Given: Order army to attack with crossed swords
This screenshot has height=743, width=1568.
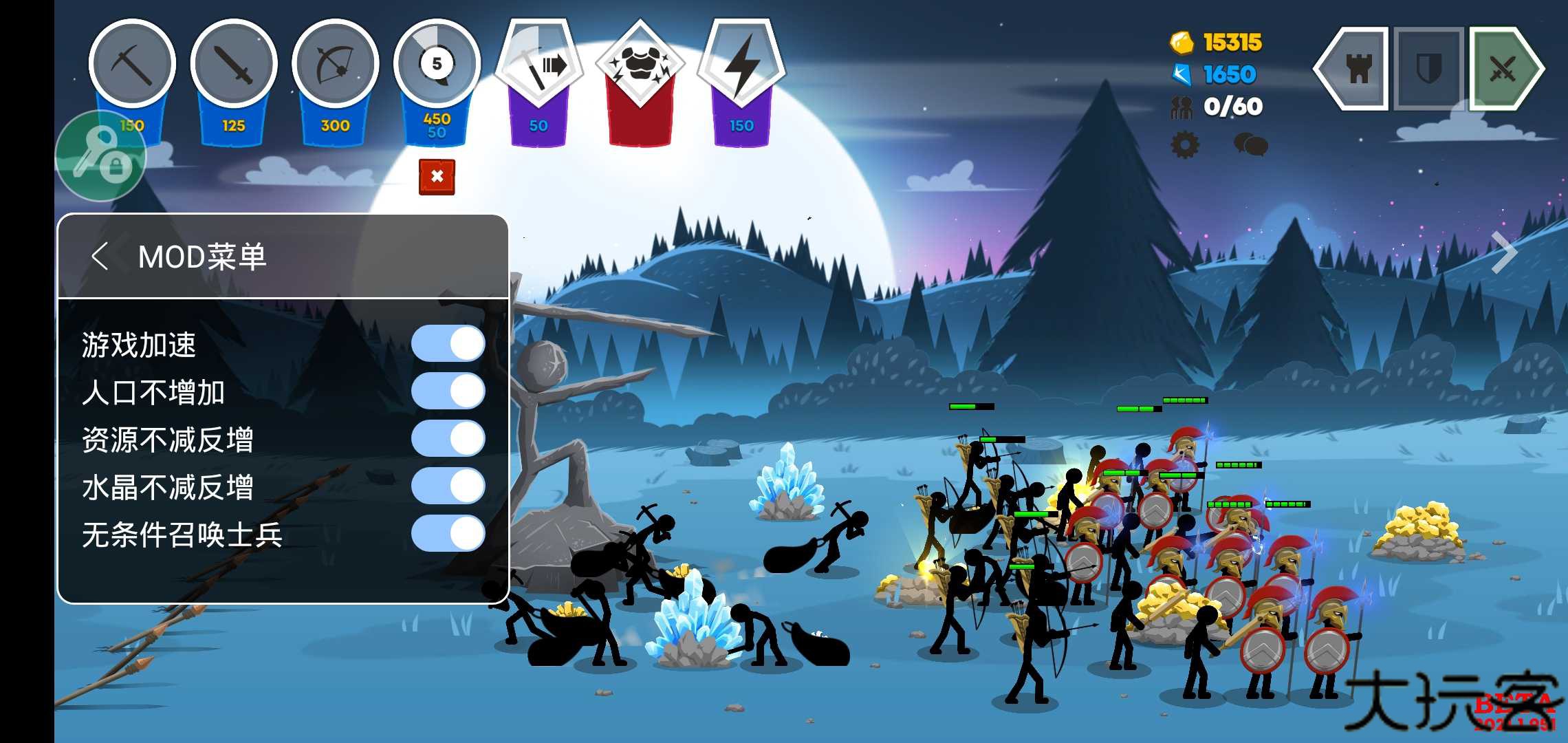Looking at the screenshot, I should coord(1504,69).
